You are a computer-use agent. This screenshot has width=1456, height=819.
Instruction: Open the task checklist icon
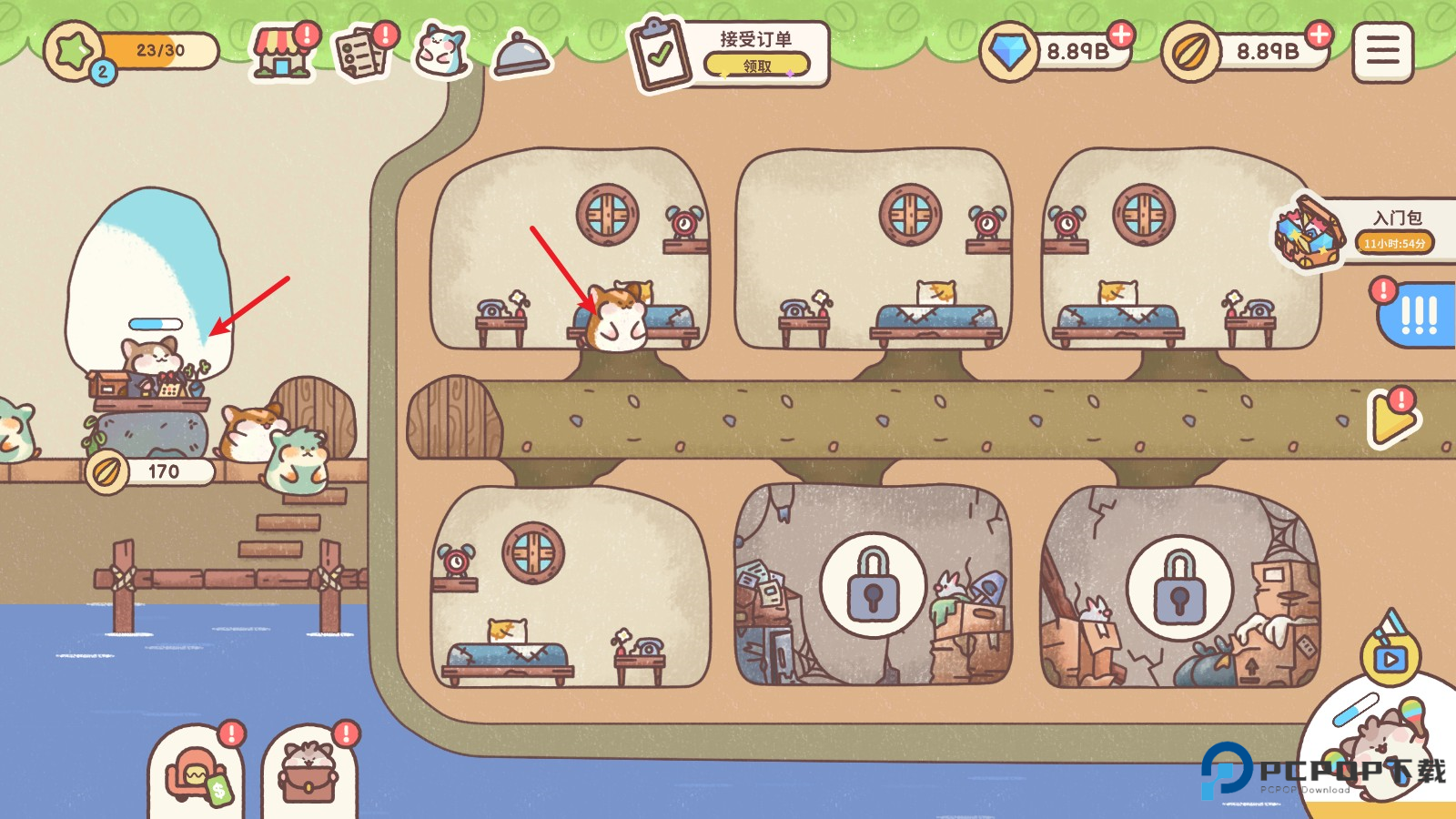click(362, 54)
